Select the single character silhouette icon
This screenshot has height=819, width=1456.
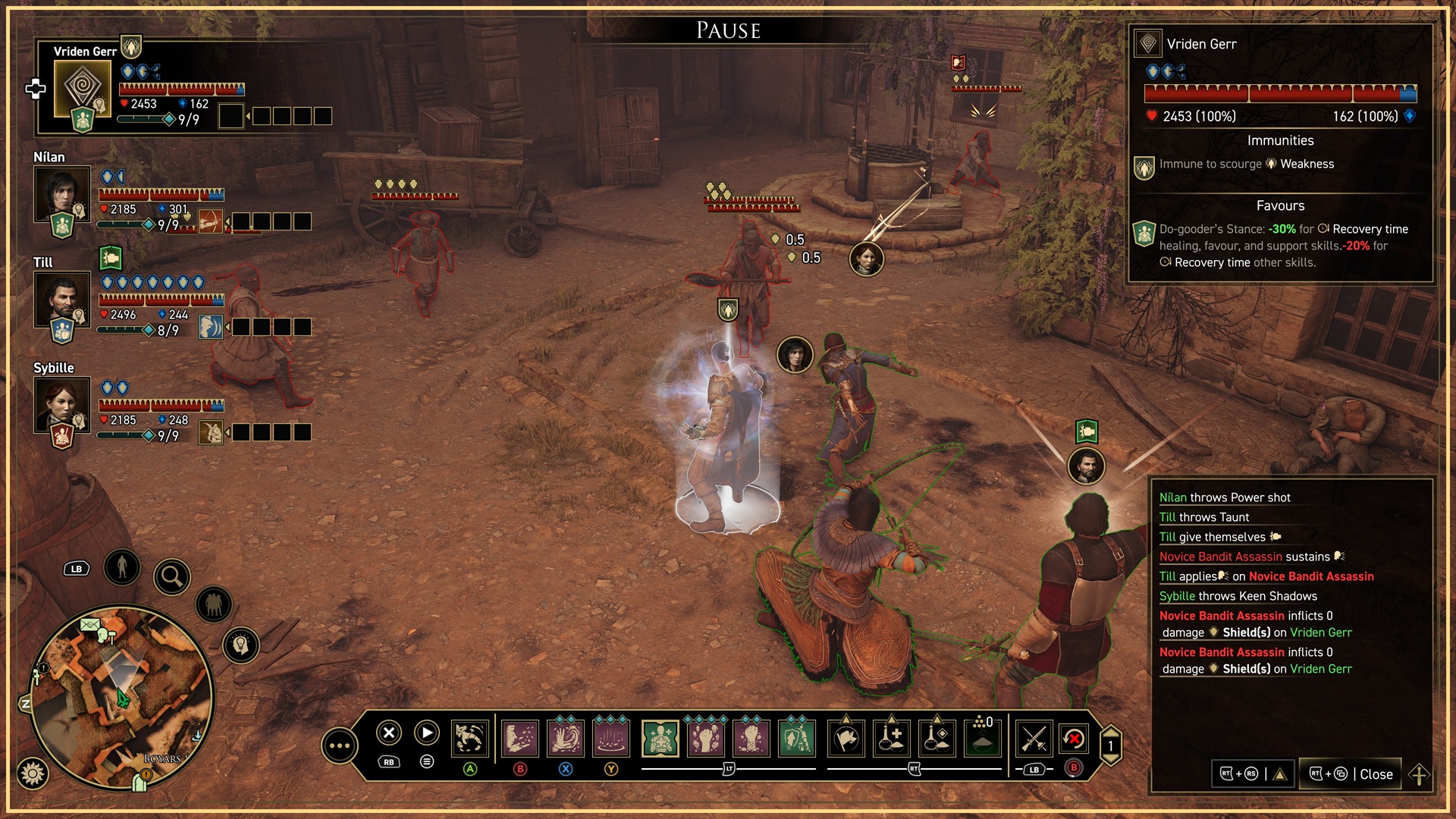(122, 566)
